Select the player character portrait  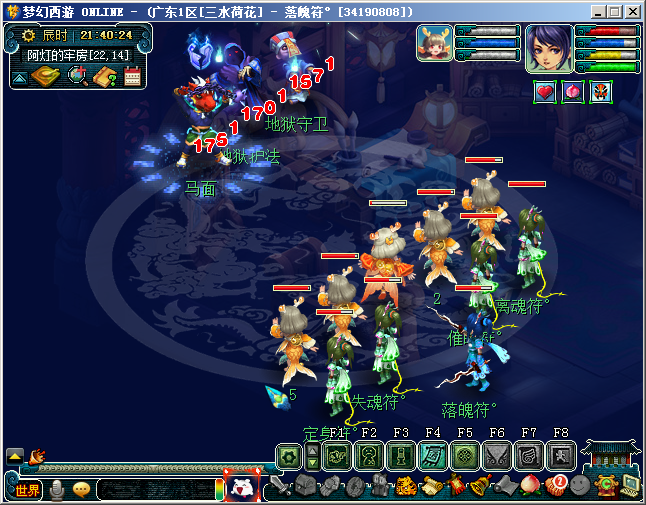(548, 47)
